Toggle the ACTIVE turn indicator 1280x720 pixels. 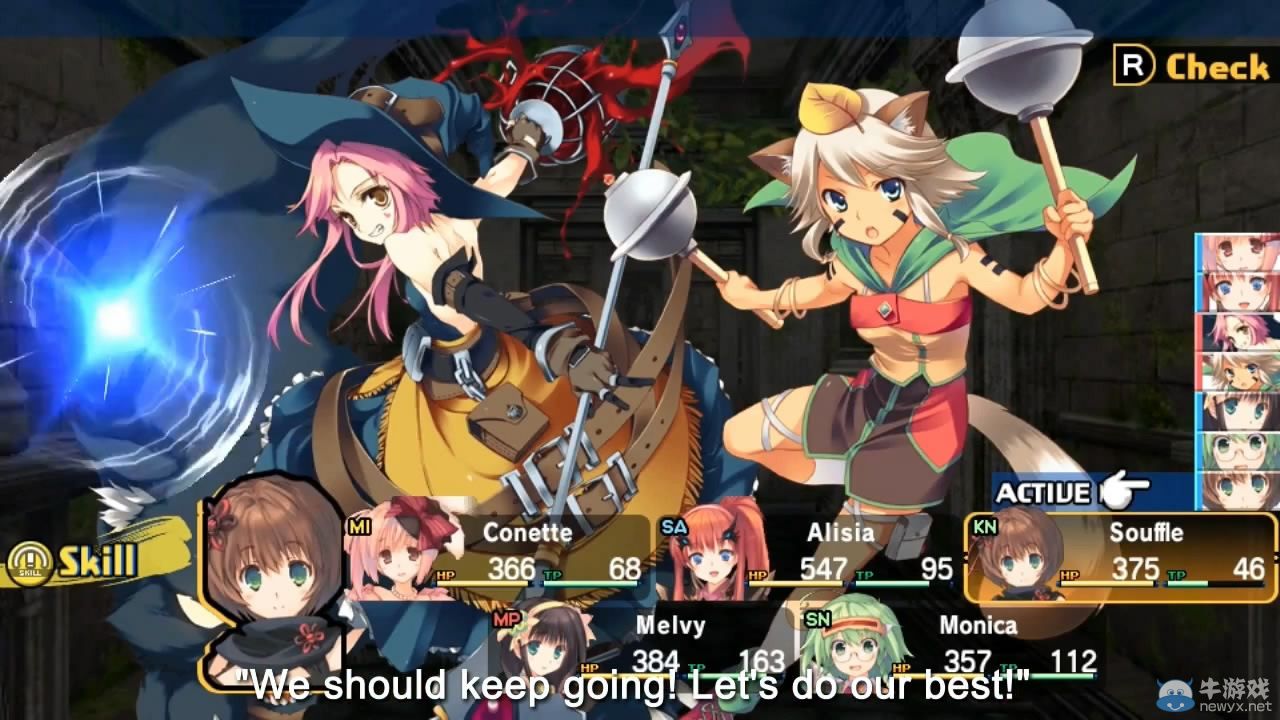[x=1040, y=491]
